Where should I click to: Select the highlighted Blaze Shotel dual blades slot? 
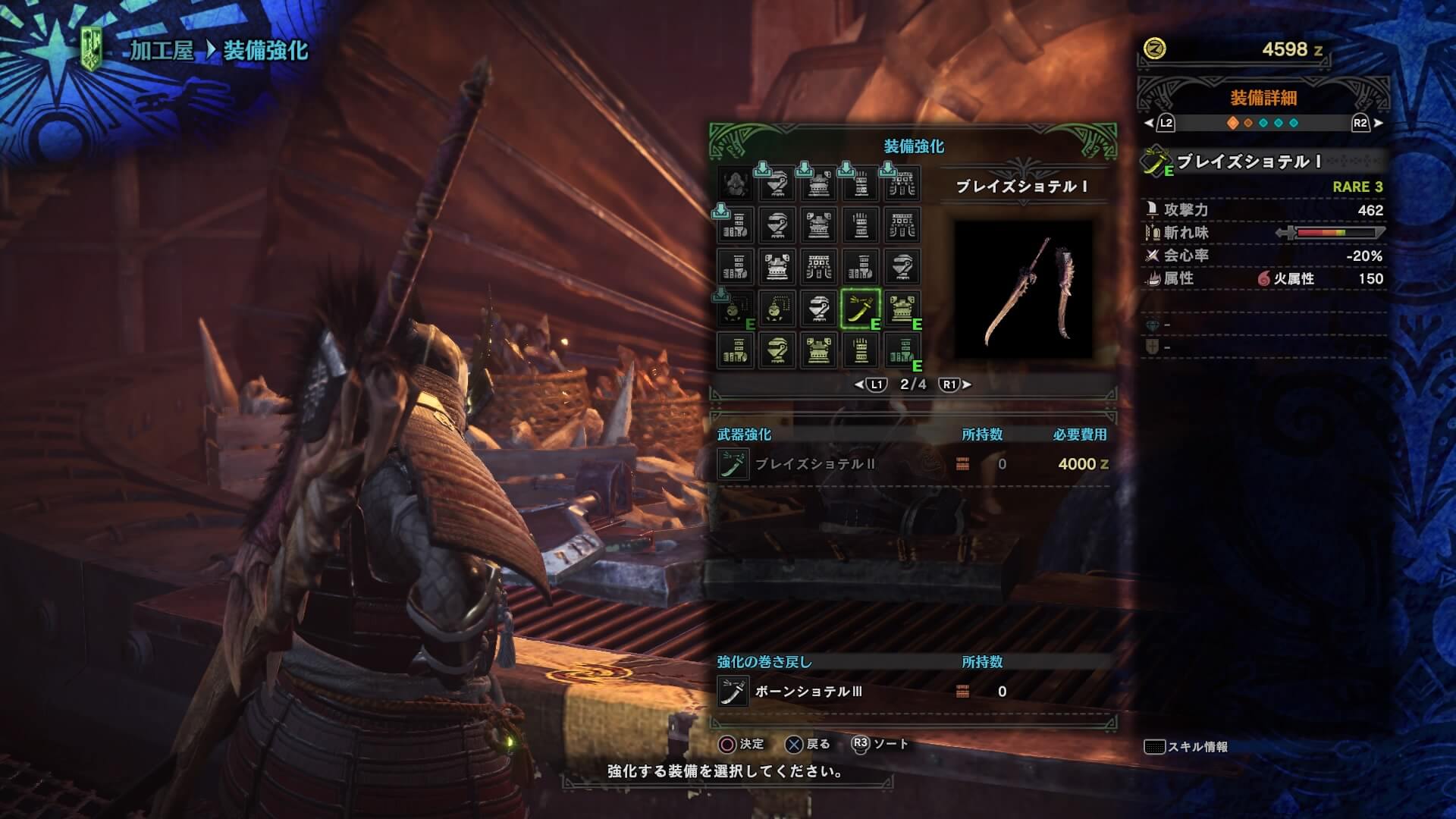(860, 309)
